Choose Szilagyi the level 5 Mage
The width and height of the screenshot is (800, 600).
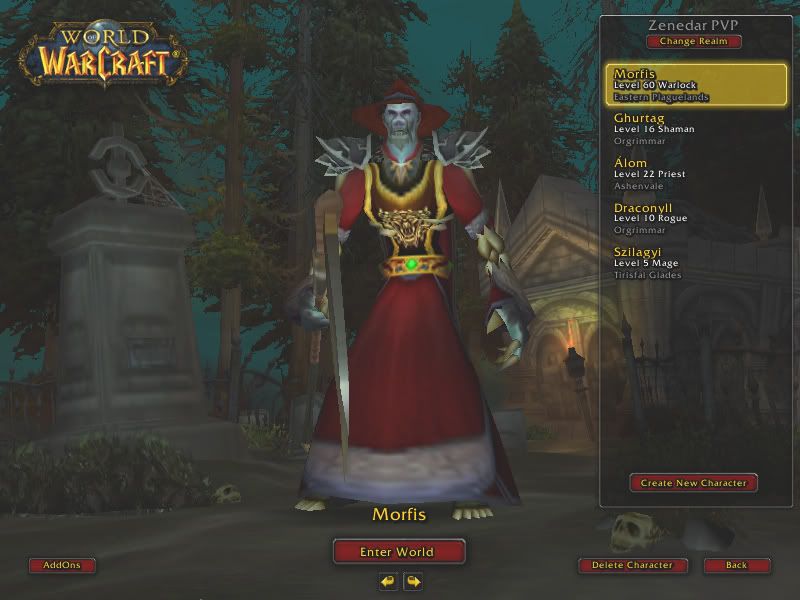coord(696,263)
